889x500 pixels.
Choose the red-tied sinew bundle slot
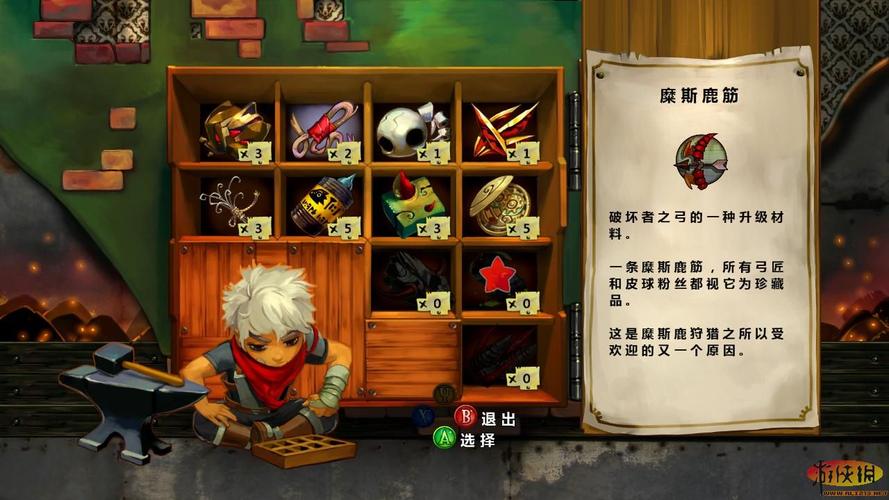(322, 130)
